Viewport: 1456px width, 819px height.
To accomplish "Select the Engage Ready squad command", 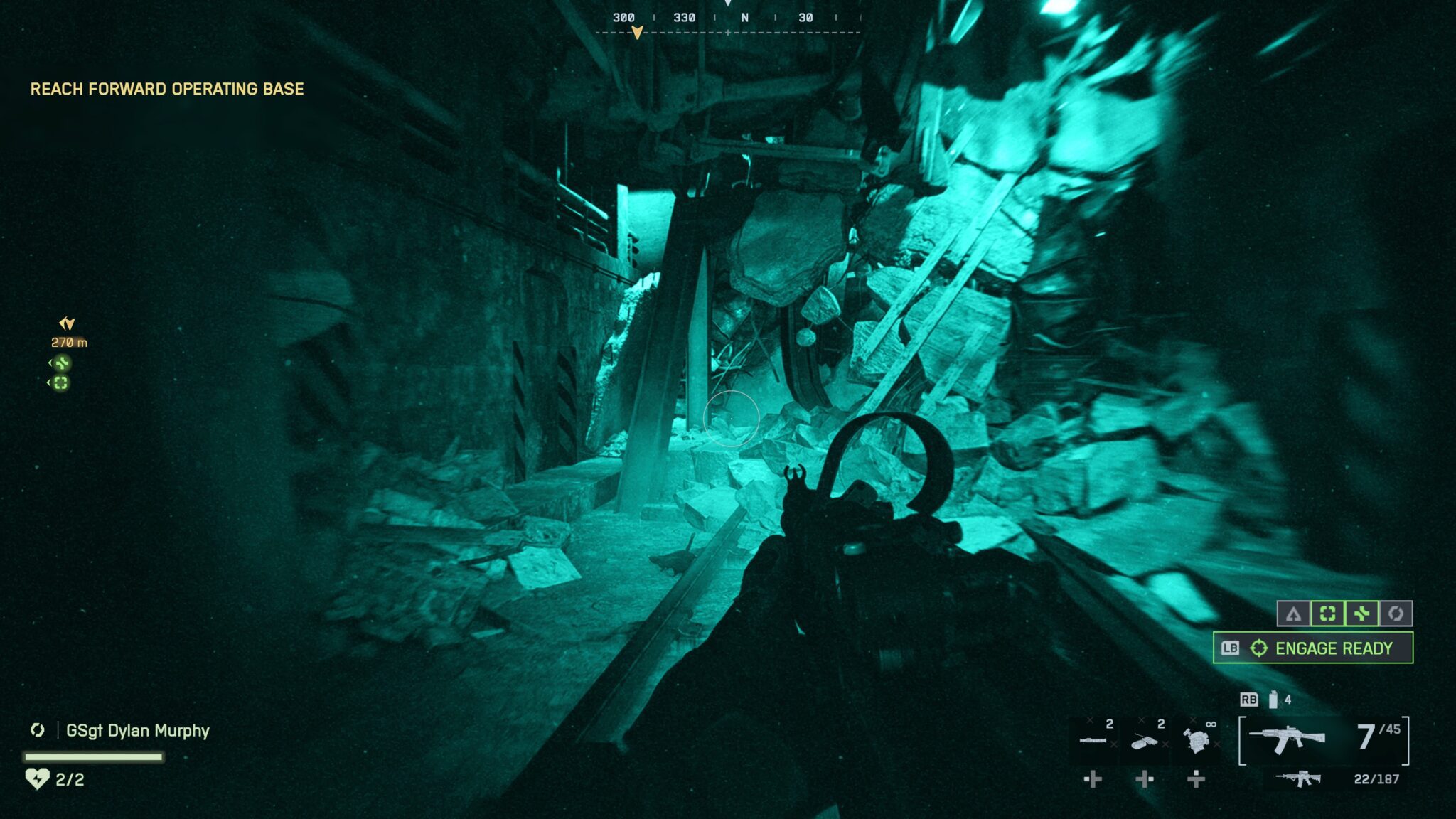I will pos(1312,648).
